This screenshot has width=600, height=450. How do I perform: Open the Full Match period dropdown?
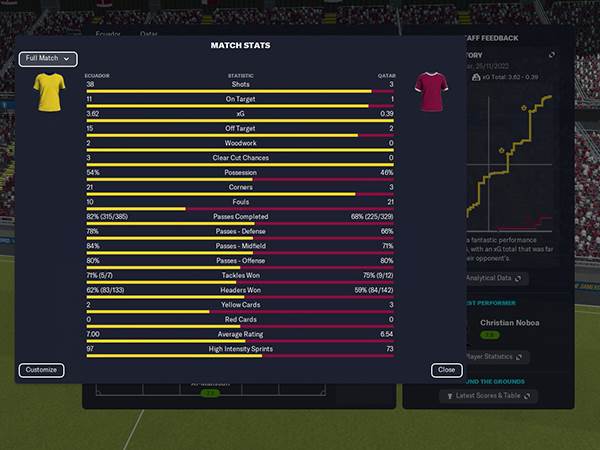[x=47, y=59]
